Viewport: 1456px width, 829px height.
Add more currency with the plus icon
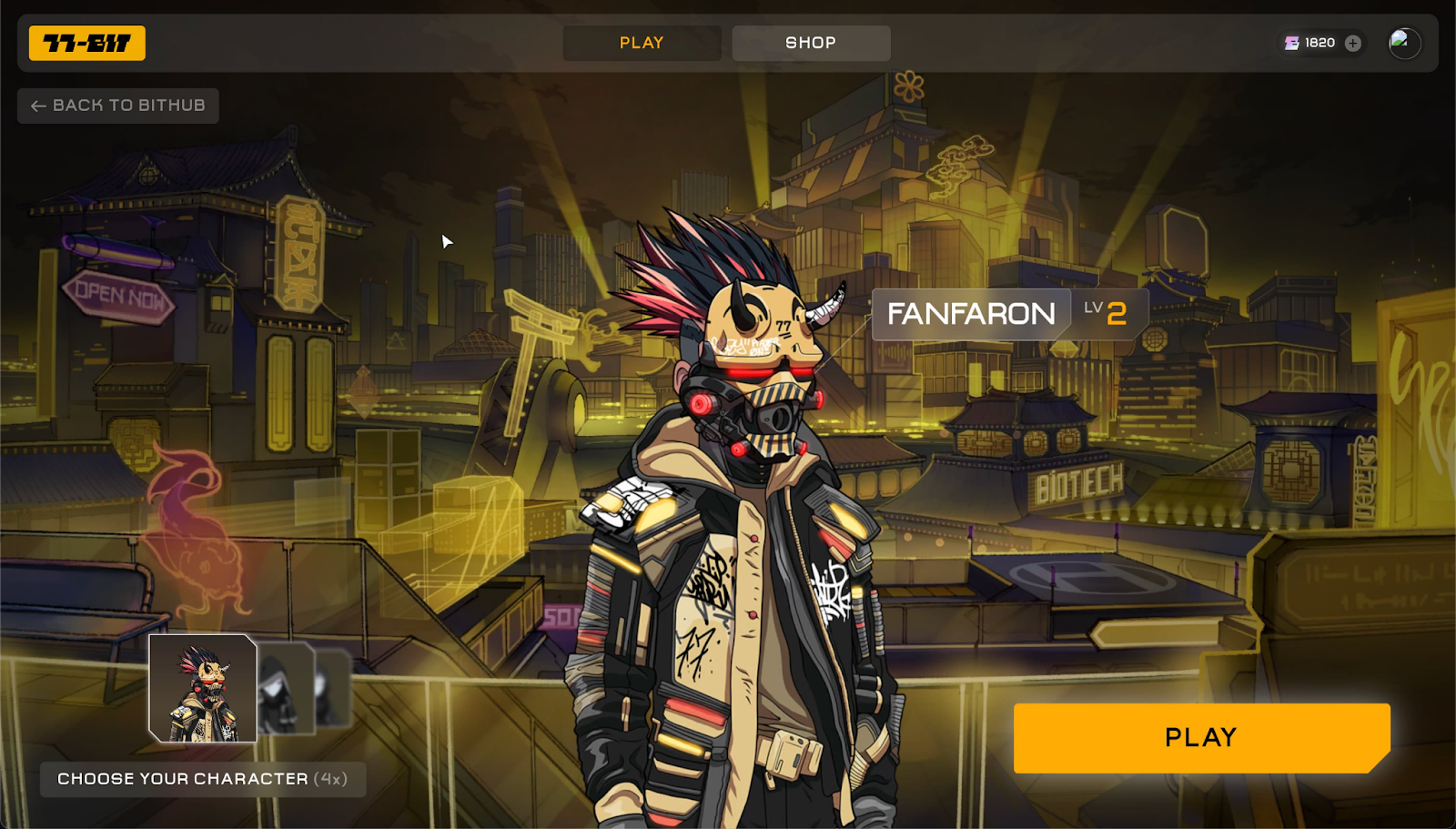1353,43
